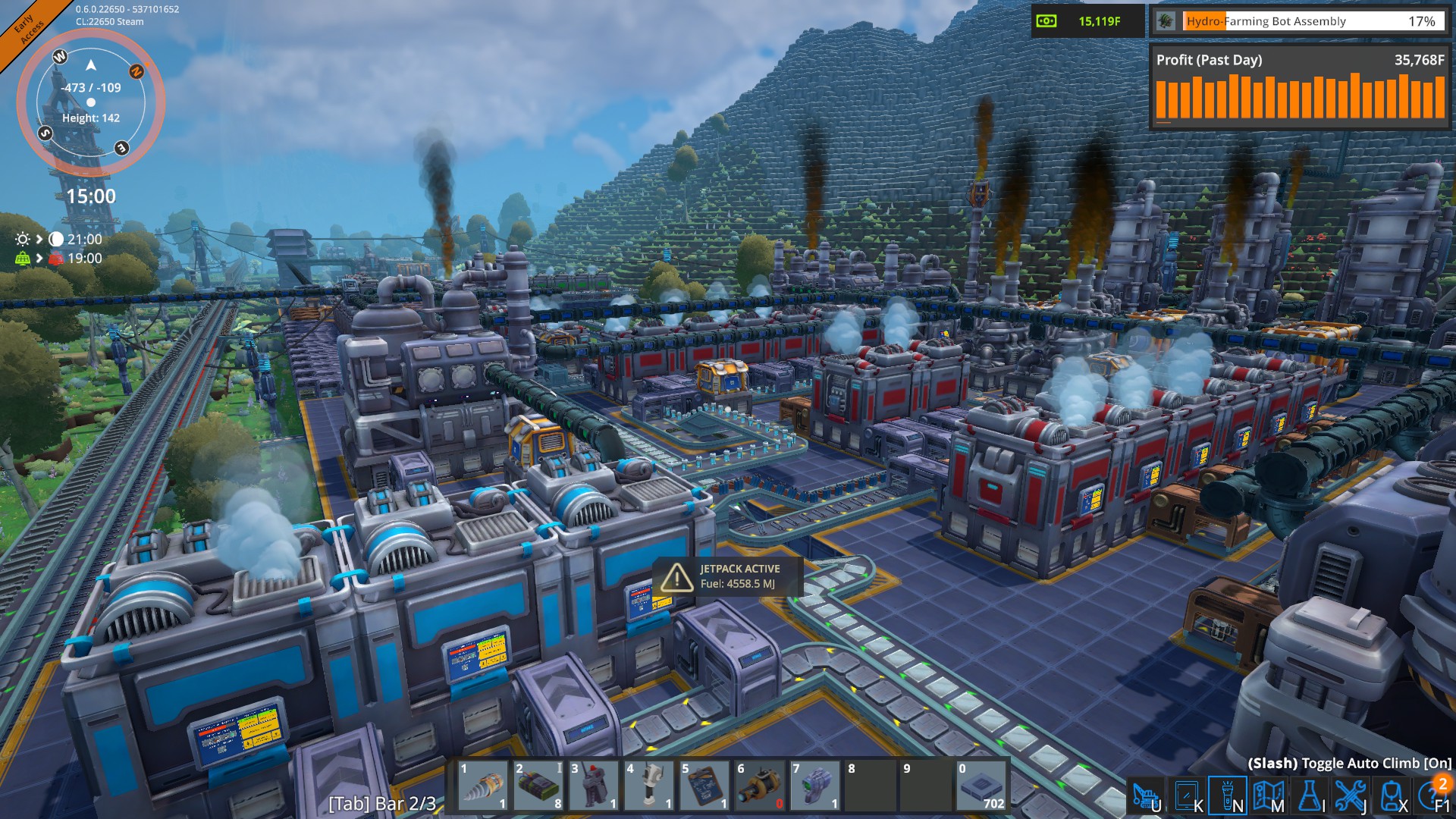Screen dimensions: 1456x819
Task: Select the explosives pack in slot 2
Action: point(538,786)
